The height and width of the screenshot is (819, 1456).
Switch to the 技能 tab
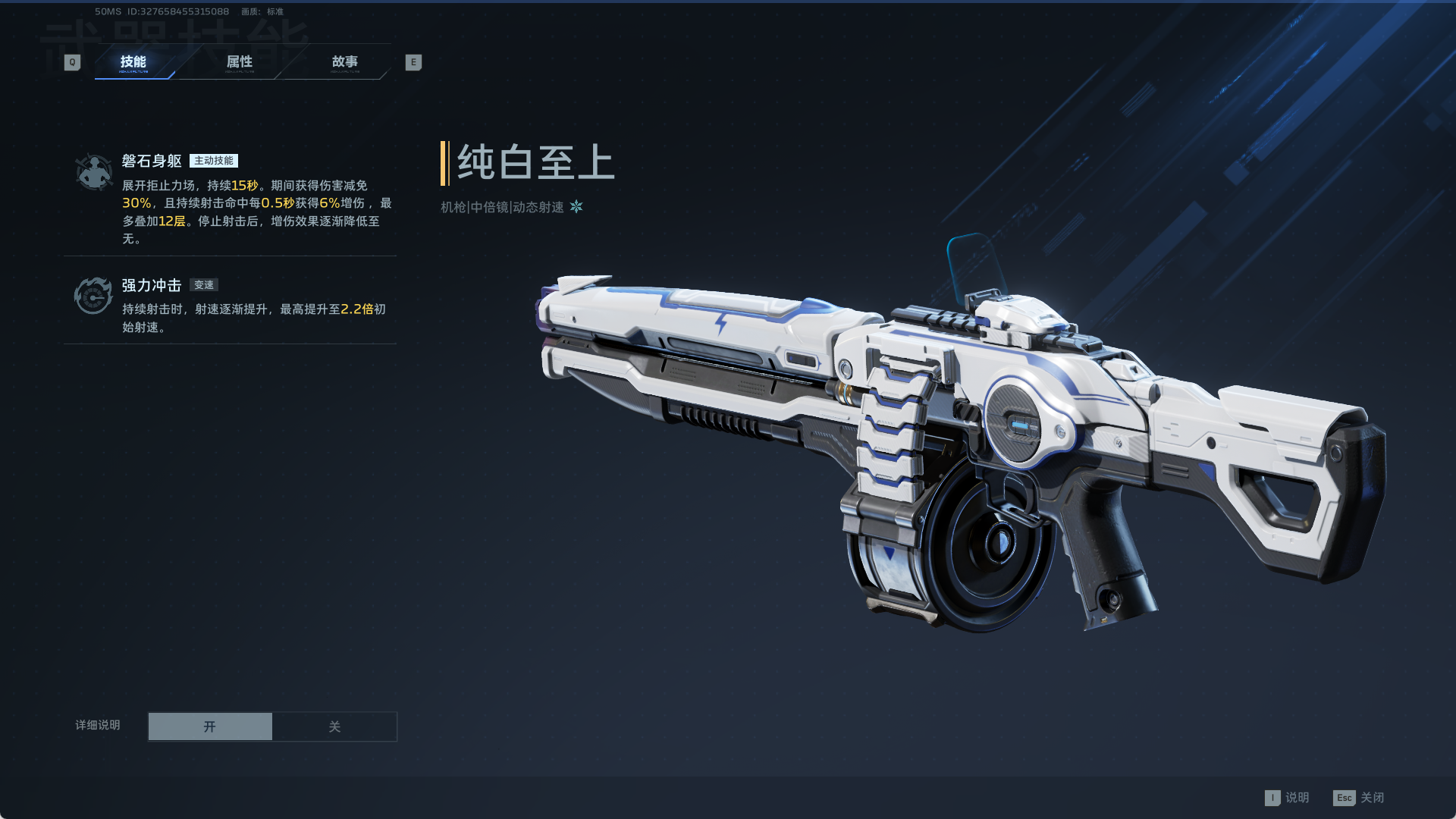(133, 62)
